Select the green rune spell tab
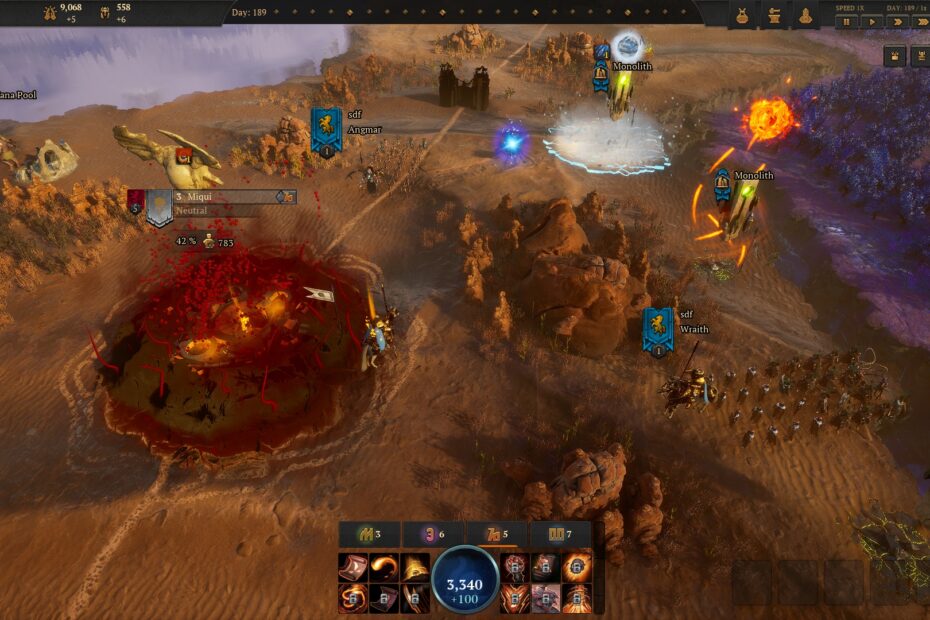 (369, 535)
